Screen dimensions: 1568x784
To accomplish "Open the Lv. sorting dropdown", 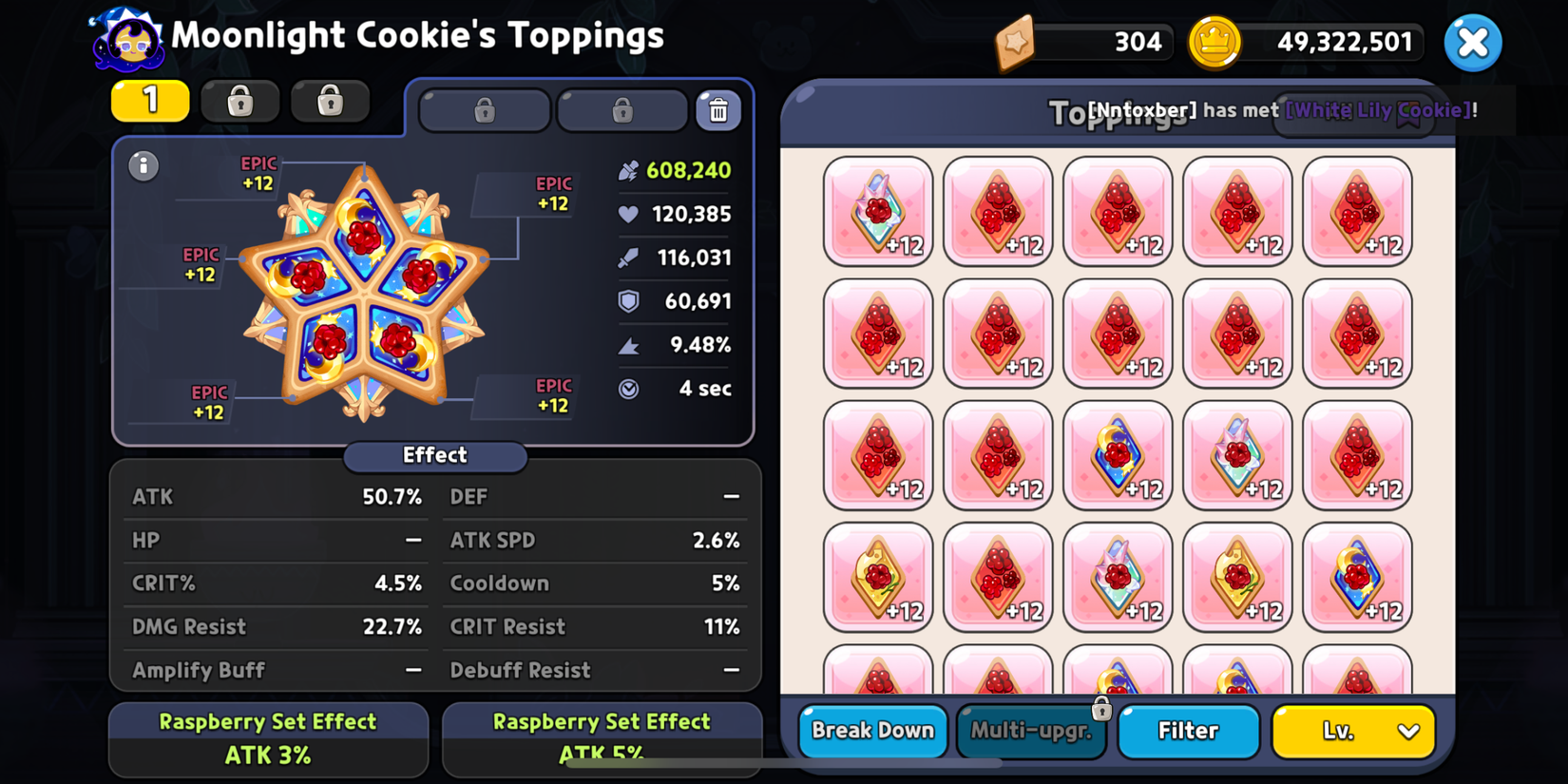I will click(1352, 731).
